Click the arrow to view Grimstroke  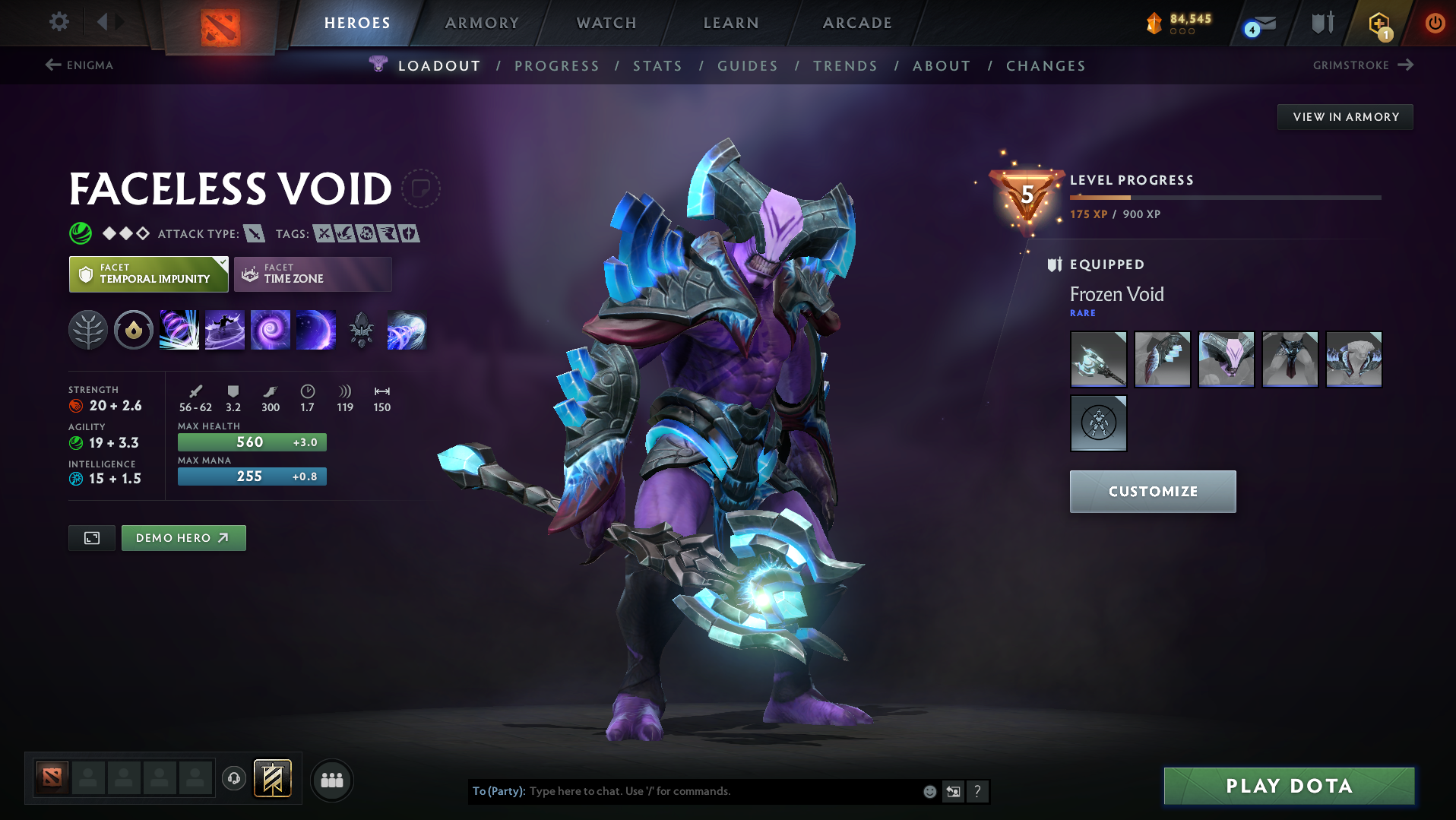pos(1407,65)
